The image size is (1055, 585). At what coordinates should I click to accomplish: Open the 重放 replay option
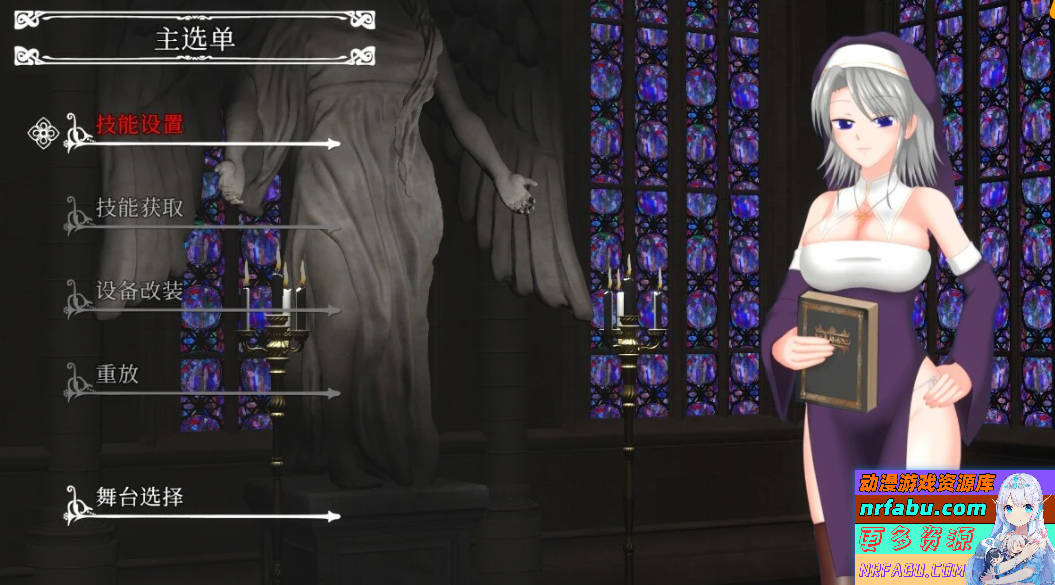[x=118, y=375]
